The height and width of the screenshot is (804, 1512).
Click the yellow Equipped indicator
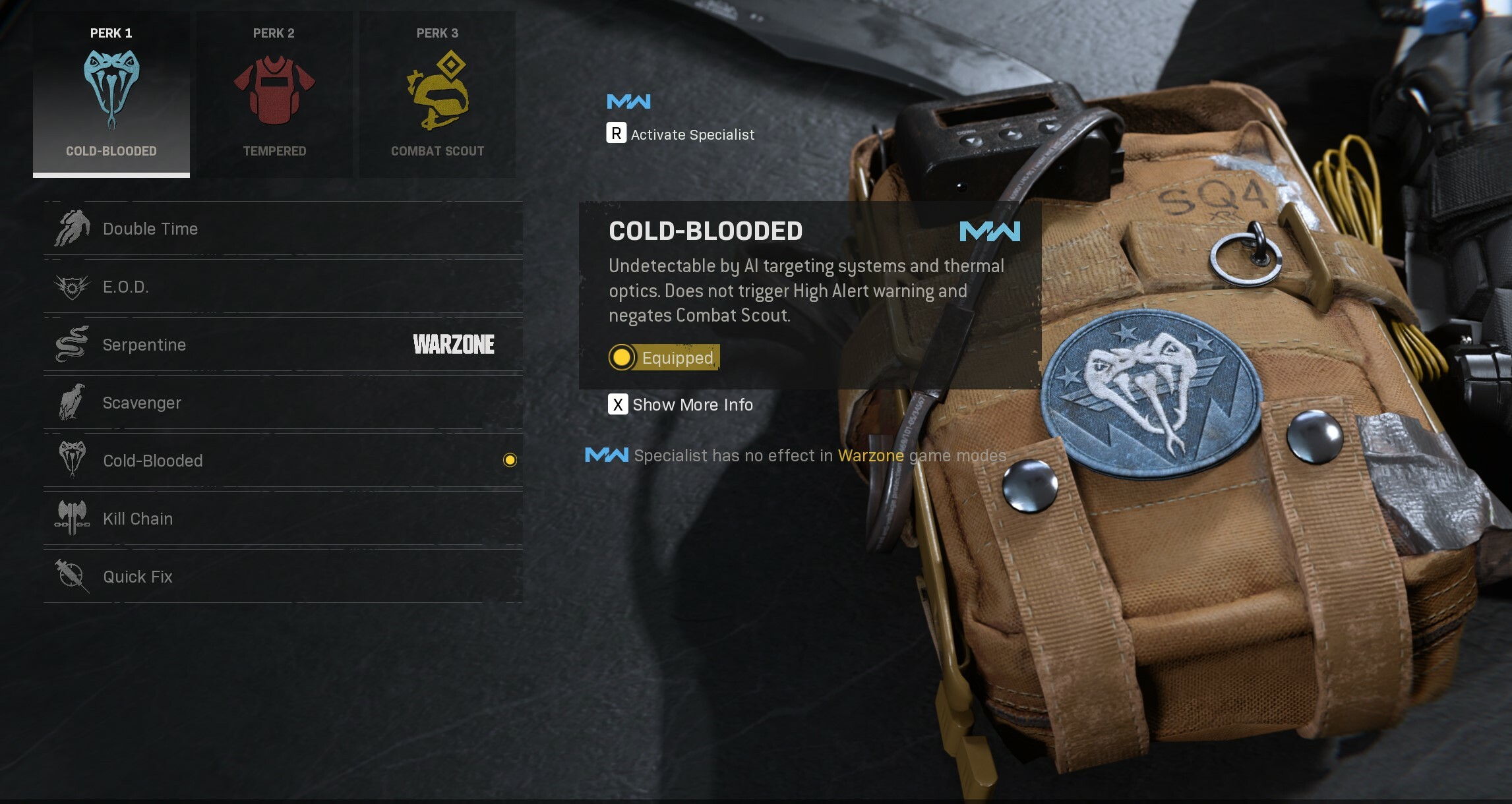pyautogui.click(x=664, y=358)
